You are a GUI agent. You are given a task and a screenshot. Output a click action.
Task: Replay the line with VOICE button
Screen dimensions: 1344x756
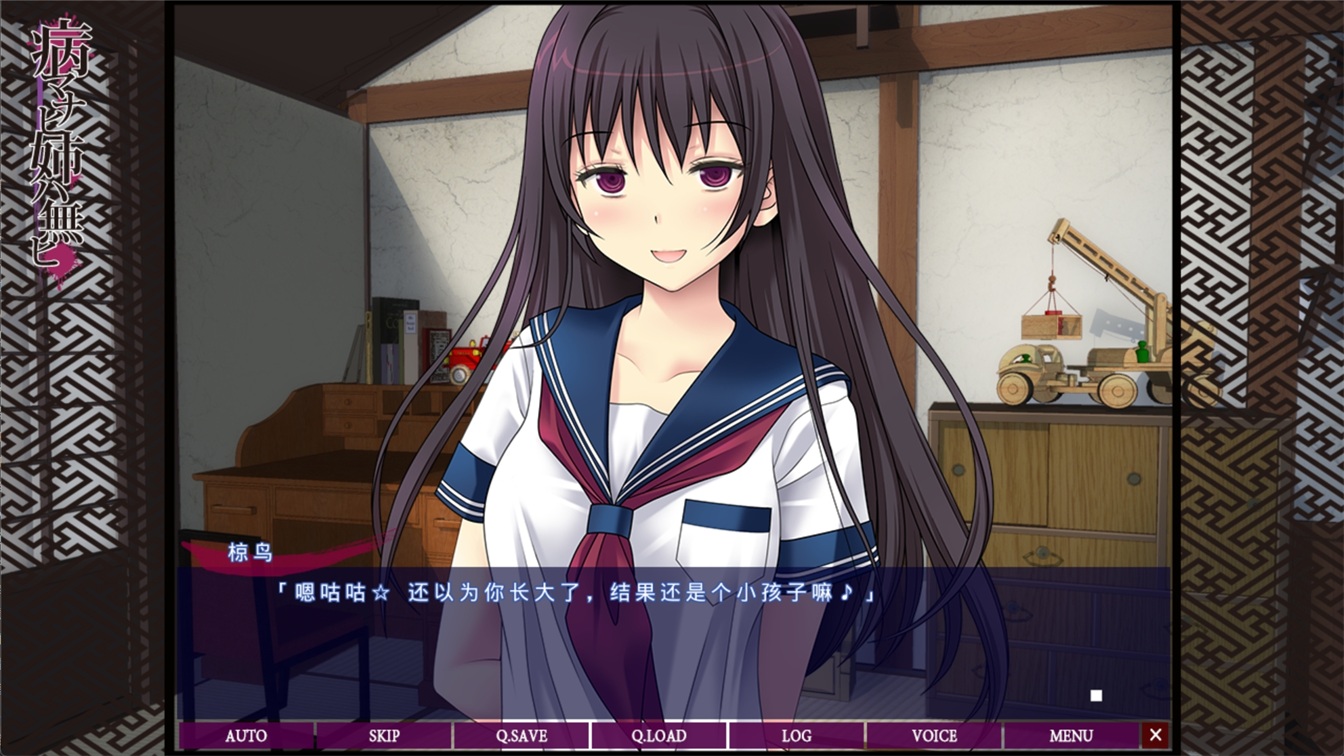pos(934,736)
